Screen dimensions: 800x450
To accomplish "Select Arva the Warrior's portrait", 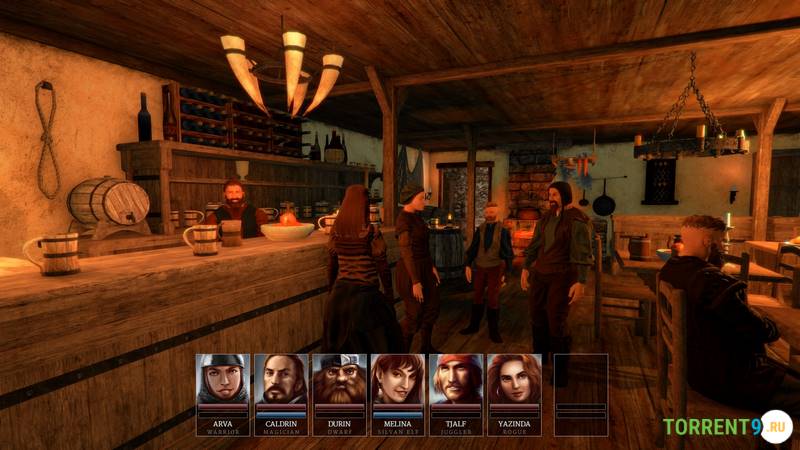I will coord(222,379).
